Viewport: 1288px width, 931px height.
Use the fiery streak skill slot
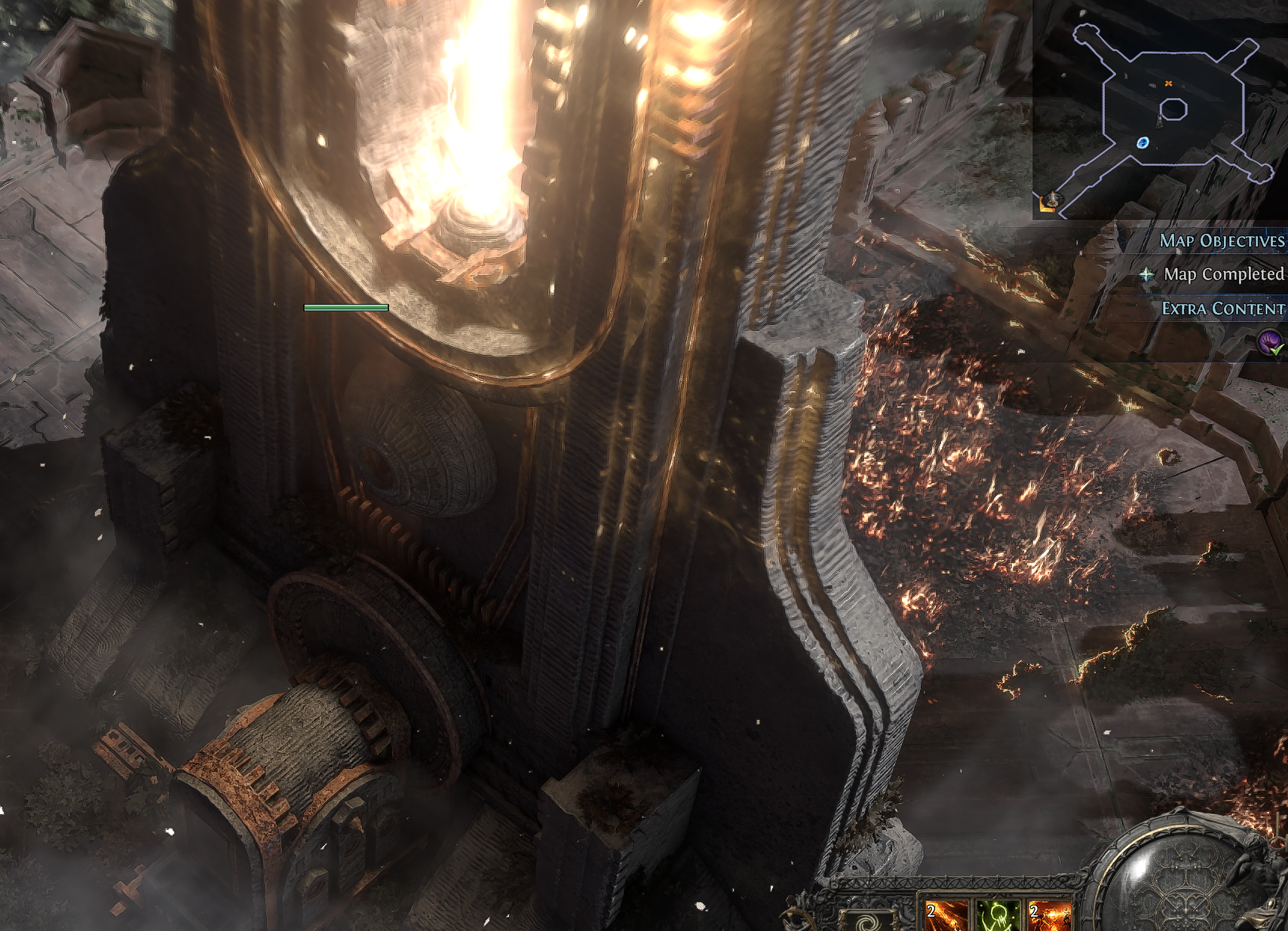pos(946,916)
